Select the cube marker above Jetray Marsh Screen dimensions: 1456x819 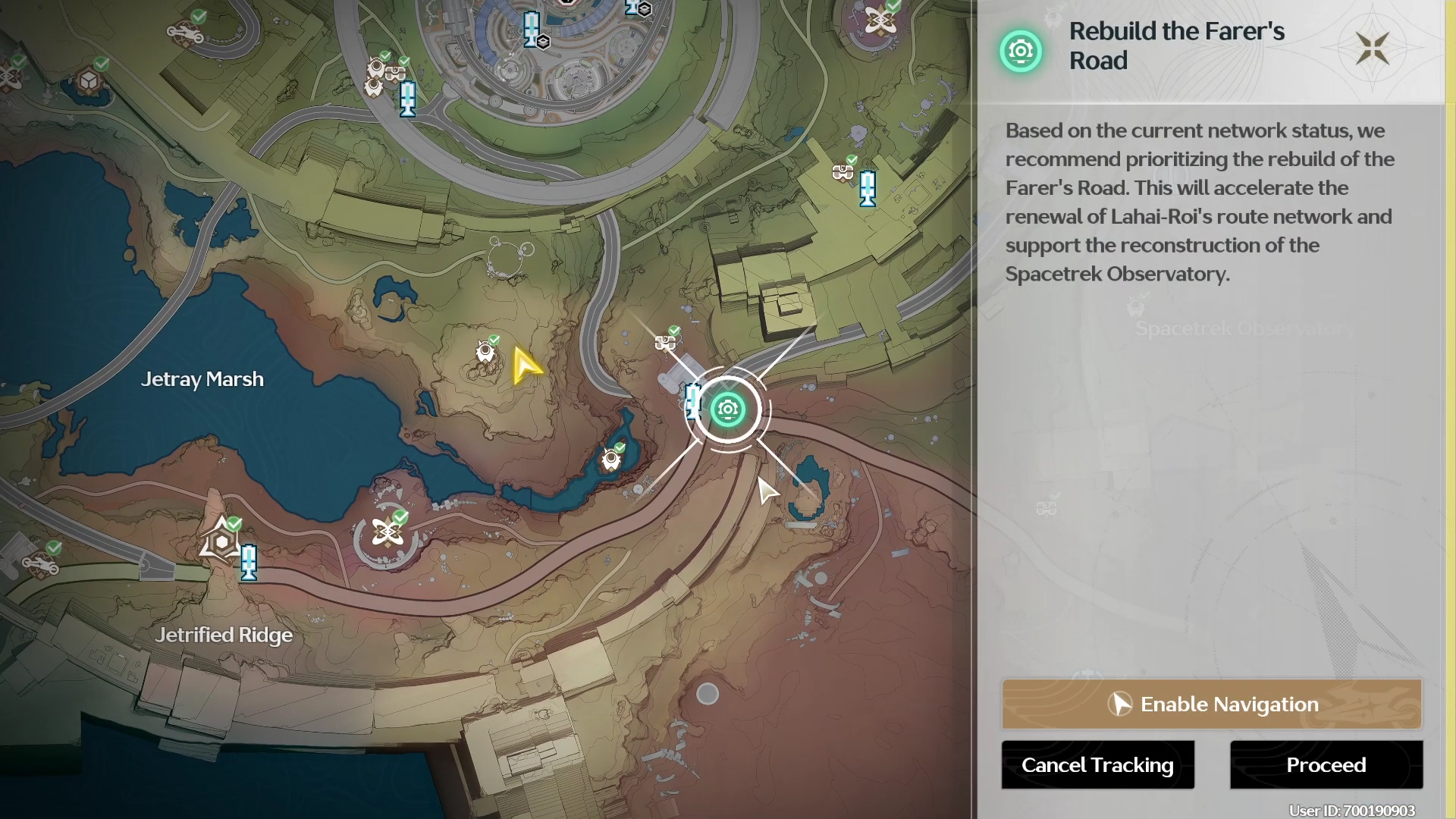click(x=89, y=80)
